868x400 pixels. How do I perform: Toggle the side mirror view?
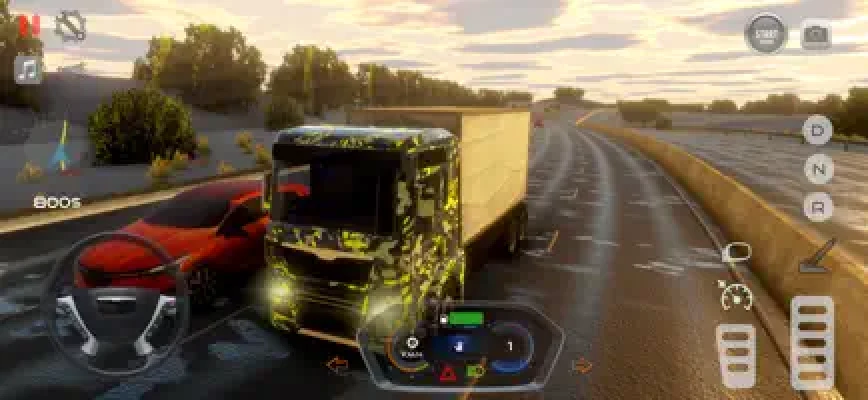click(736, 253)
